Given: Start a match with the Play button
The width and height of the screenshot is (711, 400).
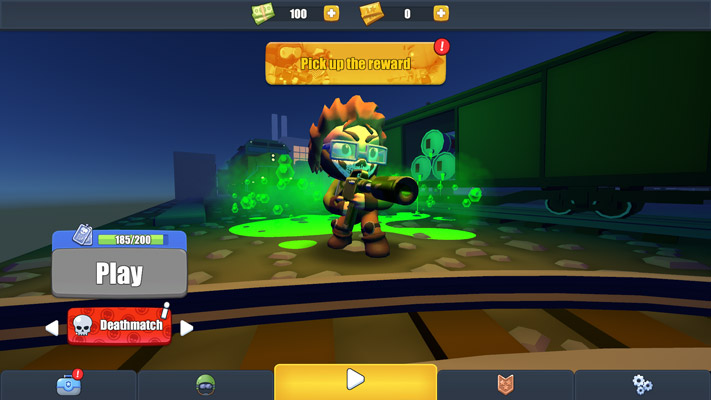Looking at the screenshot, I should tap(119, 273).
